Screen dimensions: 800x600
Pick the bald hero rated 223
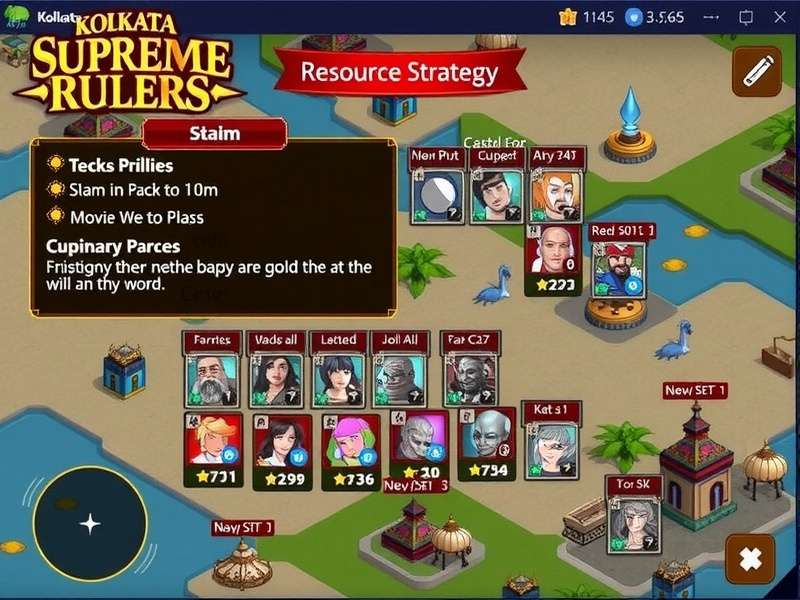coord(552,260)
